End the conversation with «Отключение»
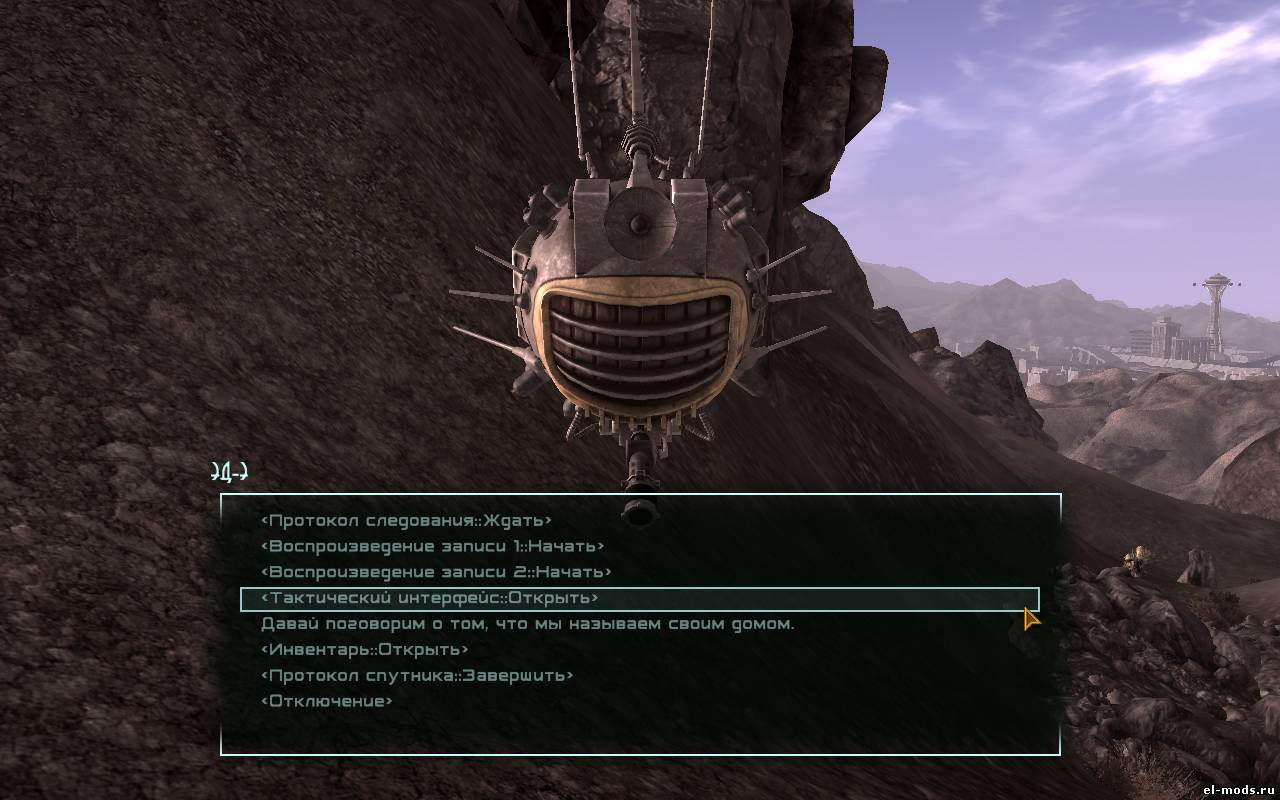This screenshot has height=800, width=1280. pos(326,702)
